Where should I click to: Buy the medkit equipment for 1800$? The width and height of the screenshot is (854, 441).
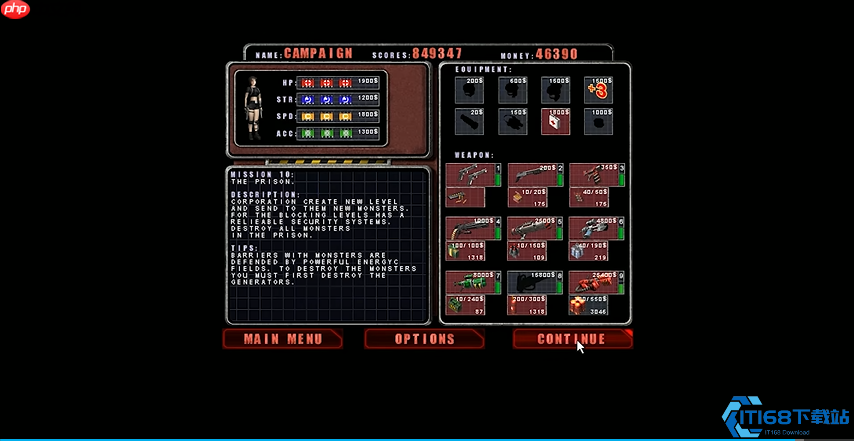[x=555, y=122]
